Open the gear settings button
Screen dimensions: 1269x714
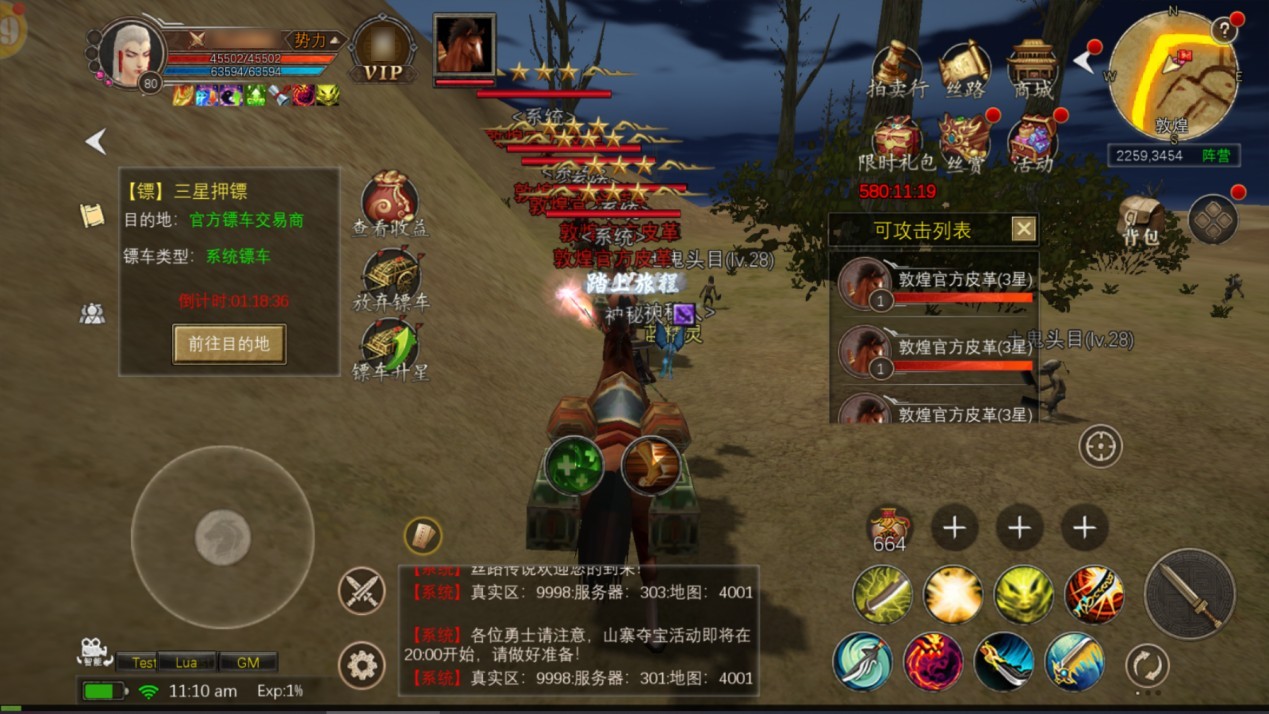[362, 664]
